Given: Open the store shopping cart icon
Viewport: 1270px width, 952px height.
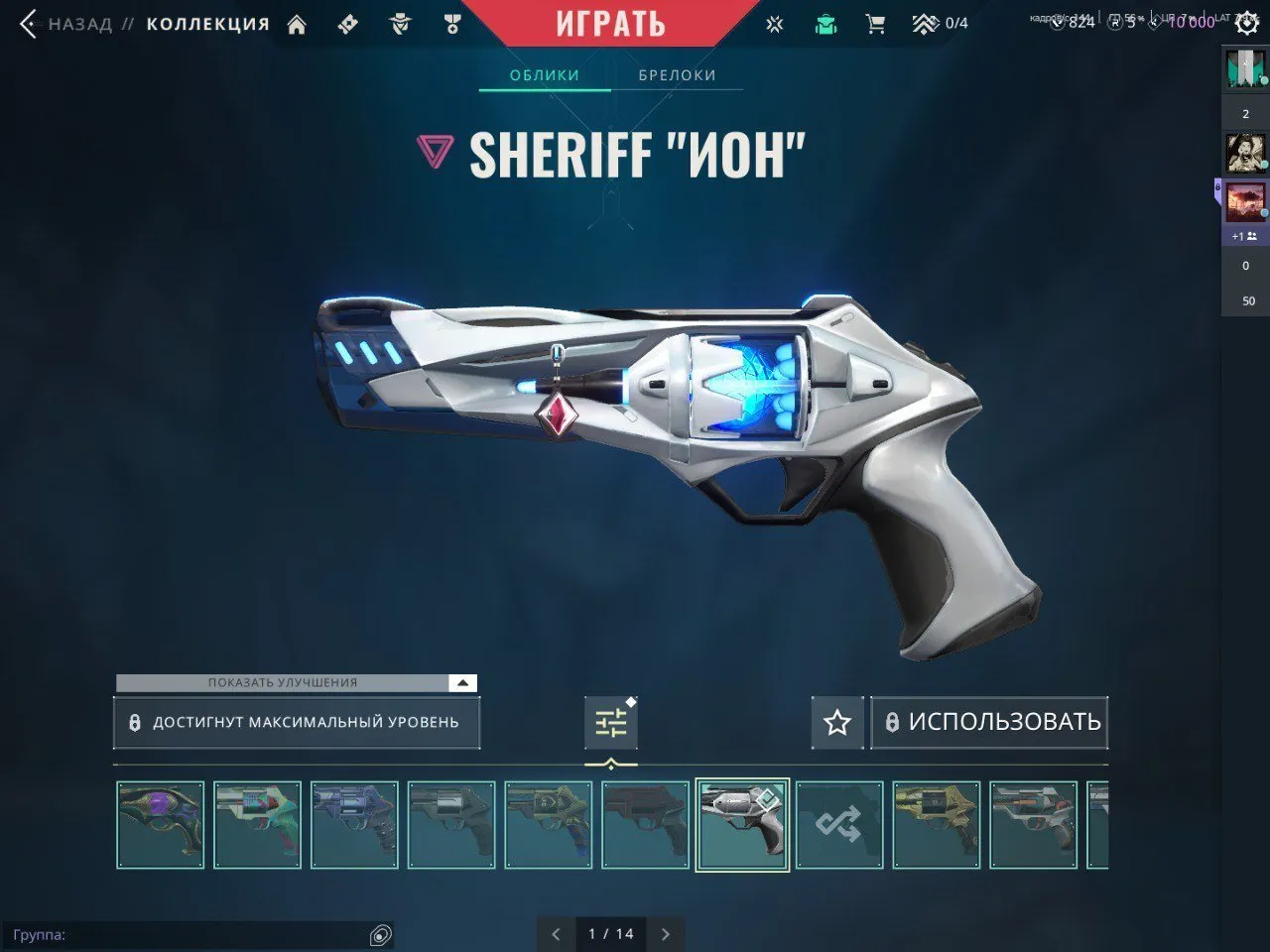Looking at the screenshot, I should click(874, 23).
